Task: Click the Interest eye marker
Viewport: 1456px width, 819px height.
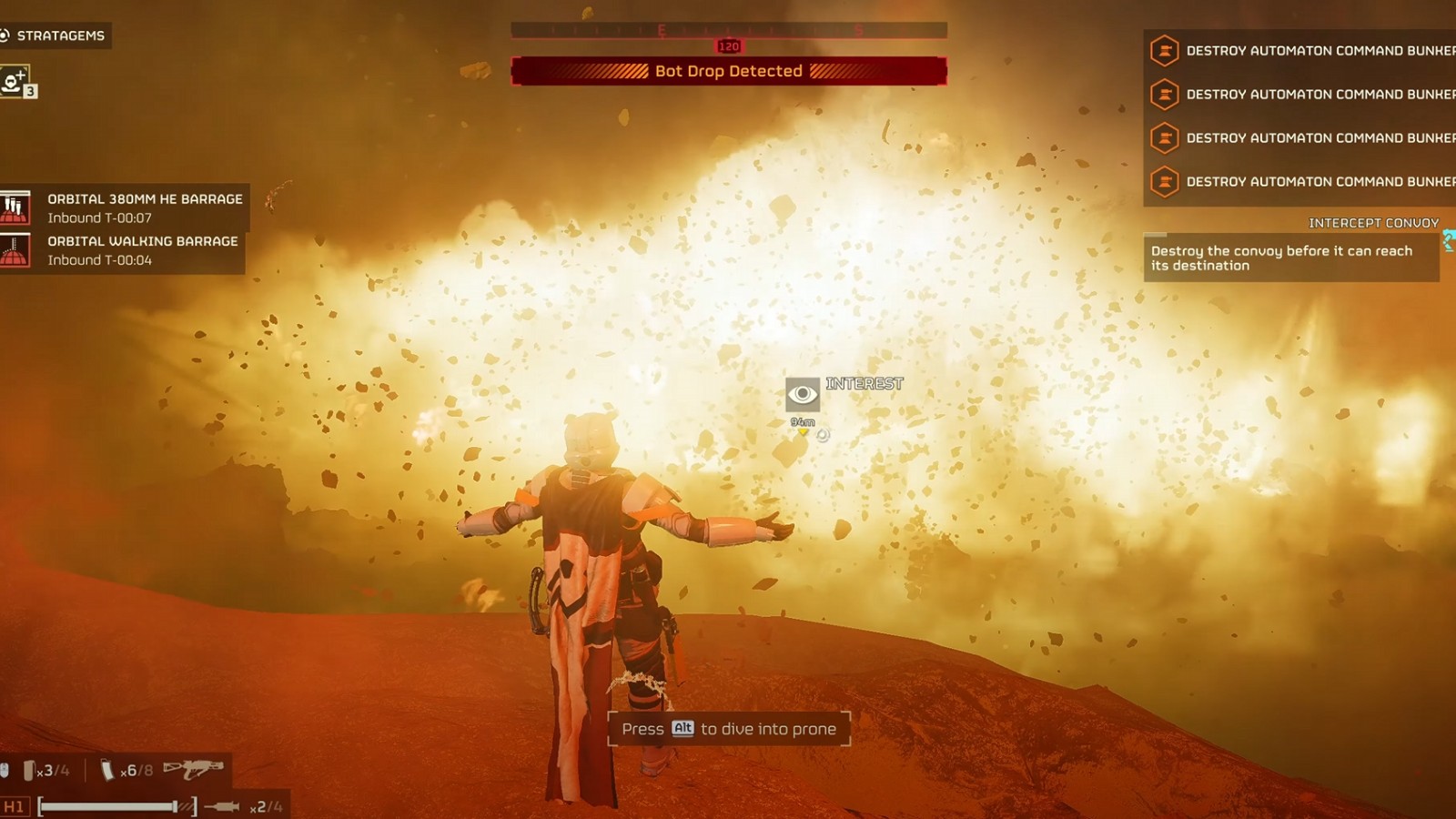Action: (802, 394)
